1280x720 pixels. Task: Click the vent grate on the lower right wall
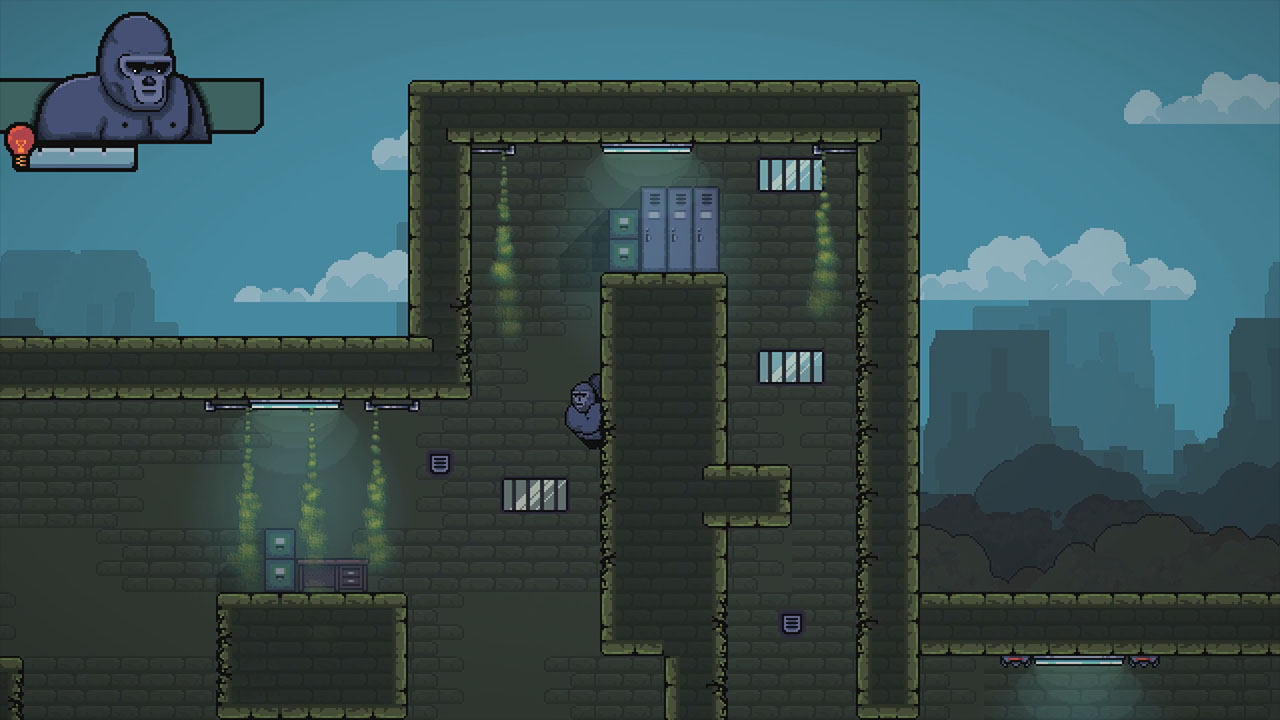point(791,623)
